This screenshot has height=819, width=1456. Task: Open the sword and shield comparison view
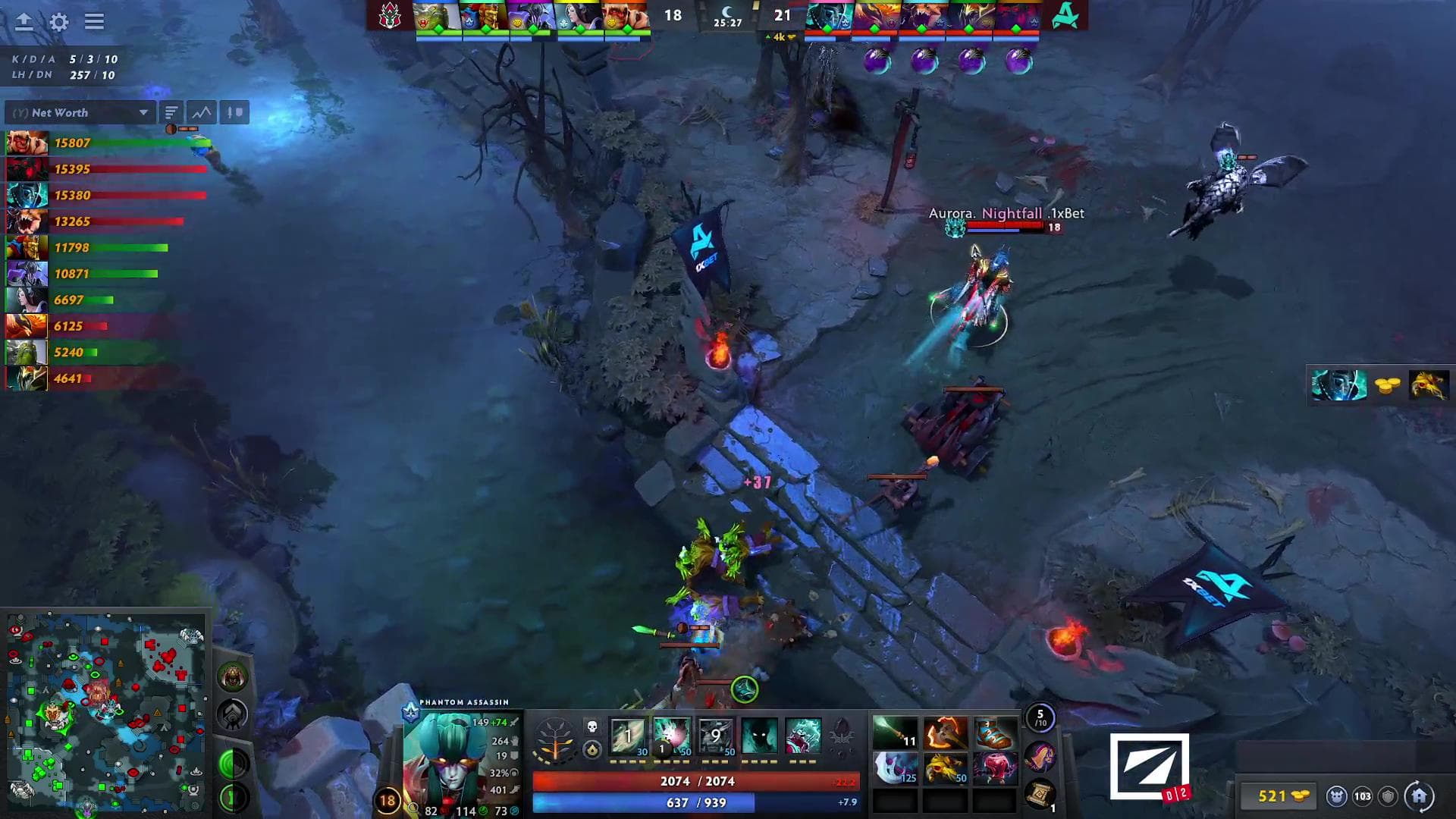234,113
